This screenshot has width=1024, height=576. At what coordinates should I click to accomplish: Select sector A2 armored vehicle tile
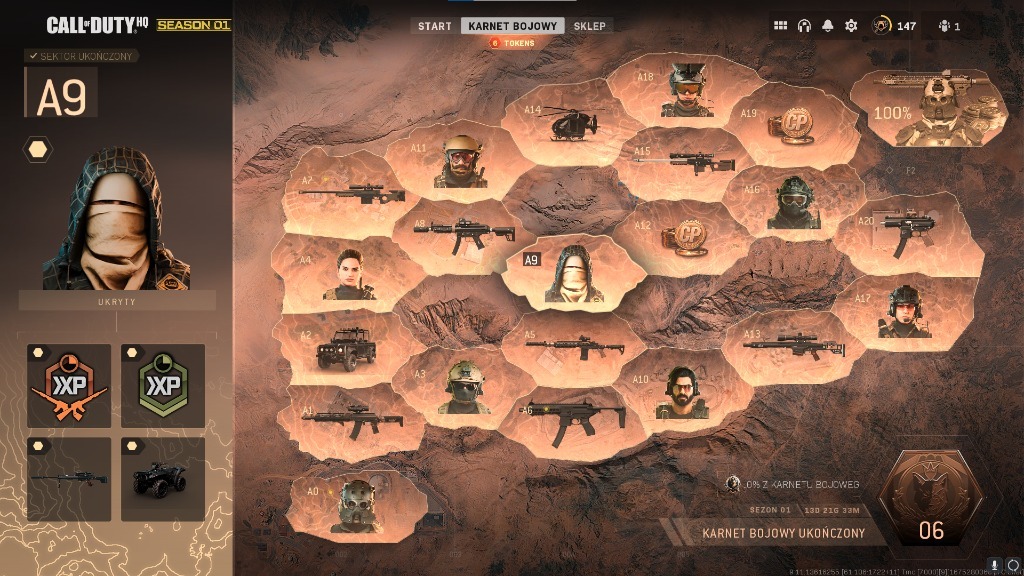pos(335,349)
